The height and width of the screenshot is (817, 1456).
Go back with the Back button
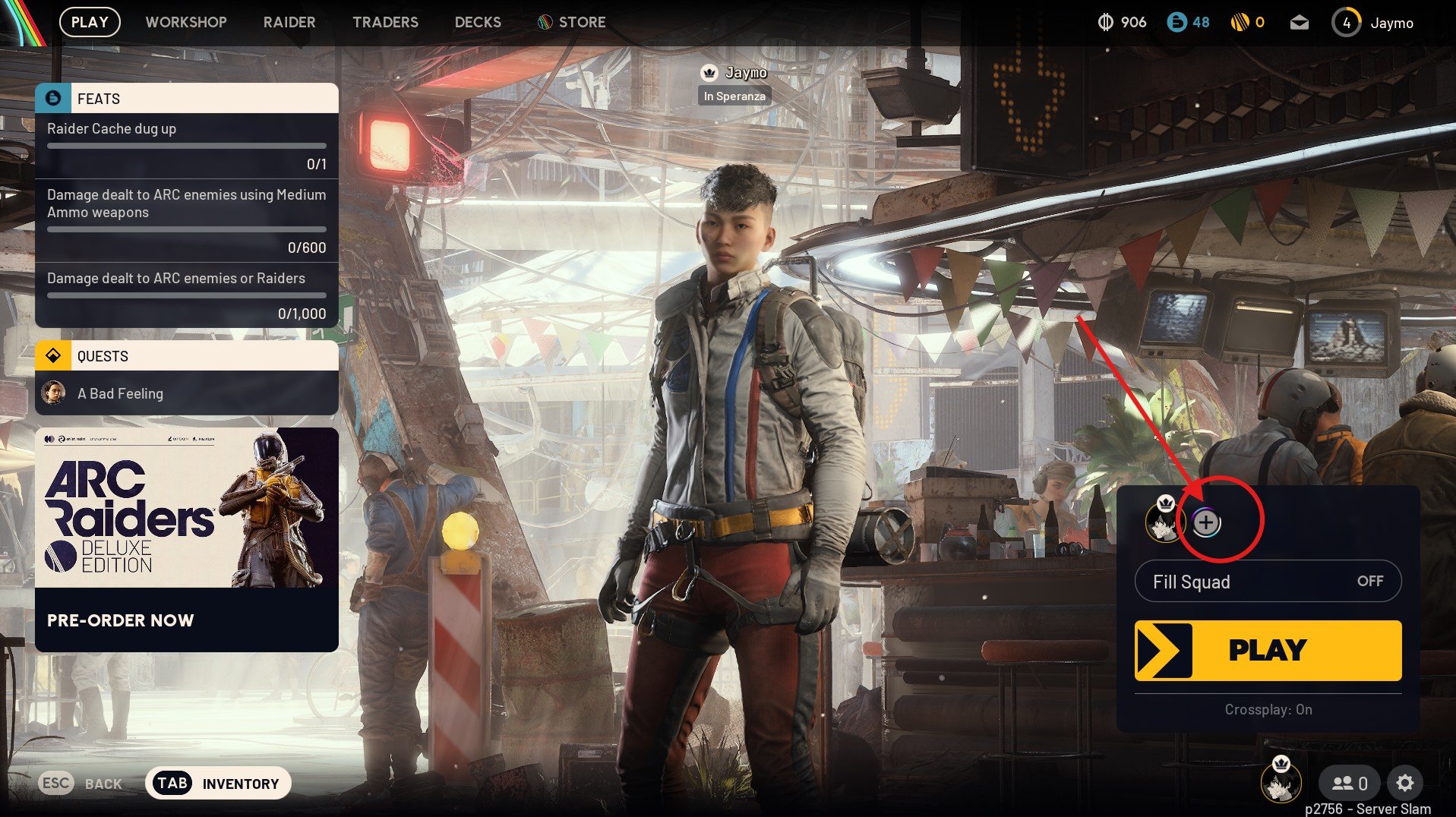(81, 784)
